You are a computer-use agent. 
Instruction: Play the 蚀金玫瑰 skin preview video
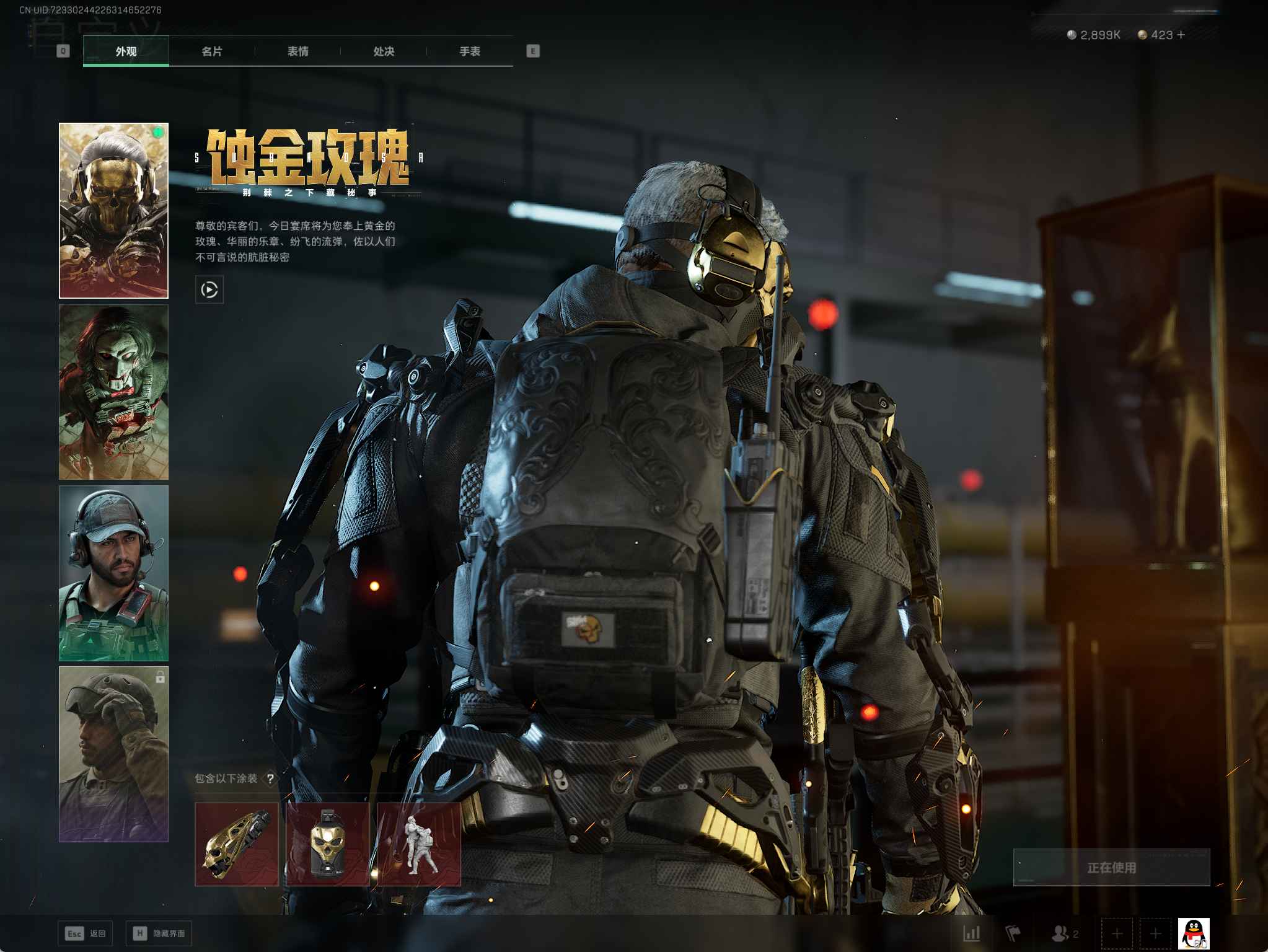(x=209, y=289)
